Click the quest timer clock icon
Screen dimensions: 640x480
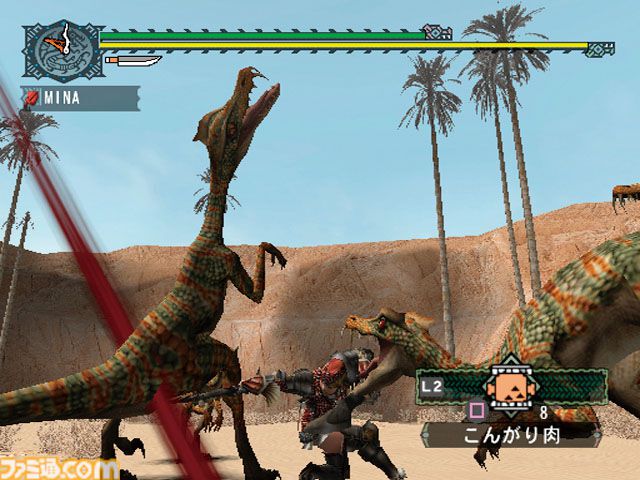pyautogui.click(x=62, y=50)
